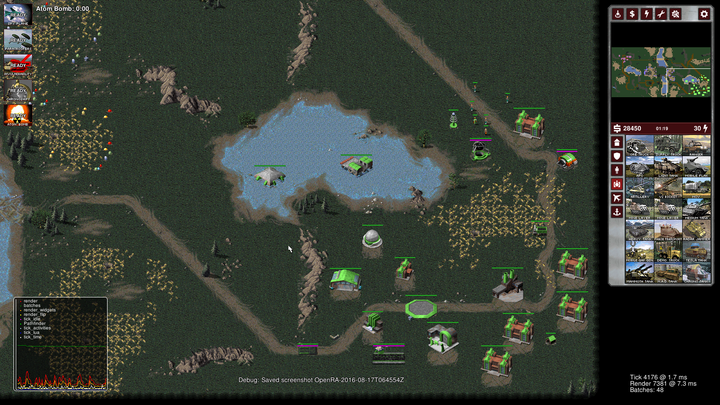Launch the Atom Bomb support power

click(x=17, y=115)
